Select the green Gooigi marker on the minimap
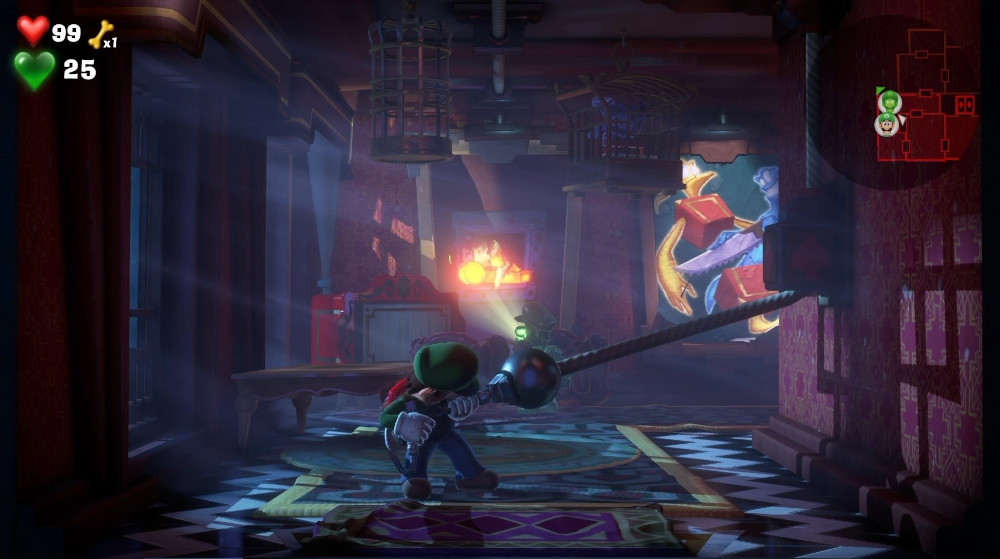 (889, 101)
